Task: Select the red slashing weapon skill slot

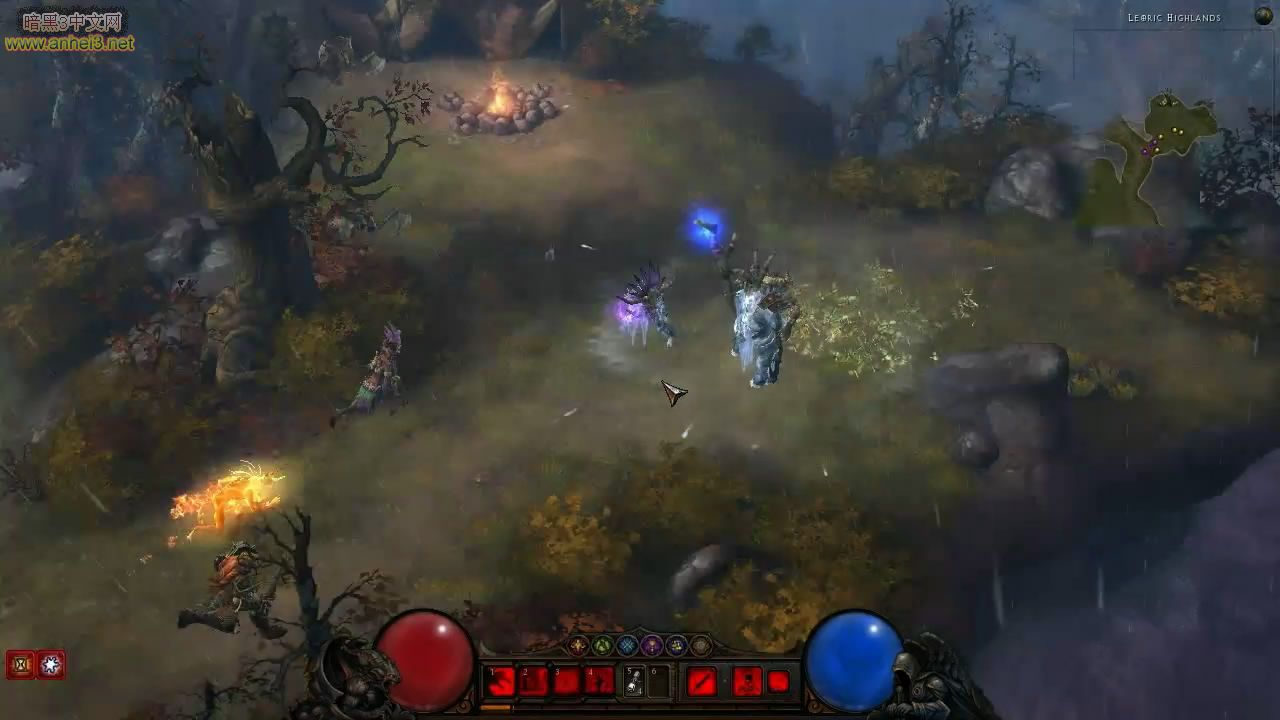Action: click(x=702, y=682)
